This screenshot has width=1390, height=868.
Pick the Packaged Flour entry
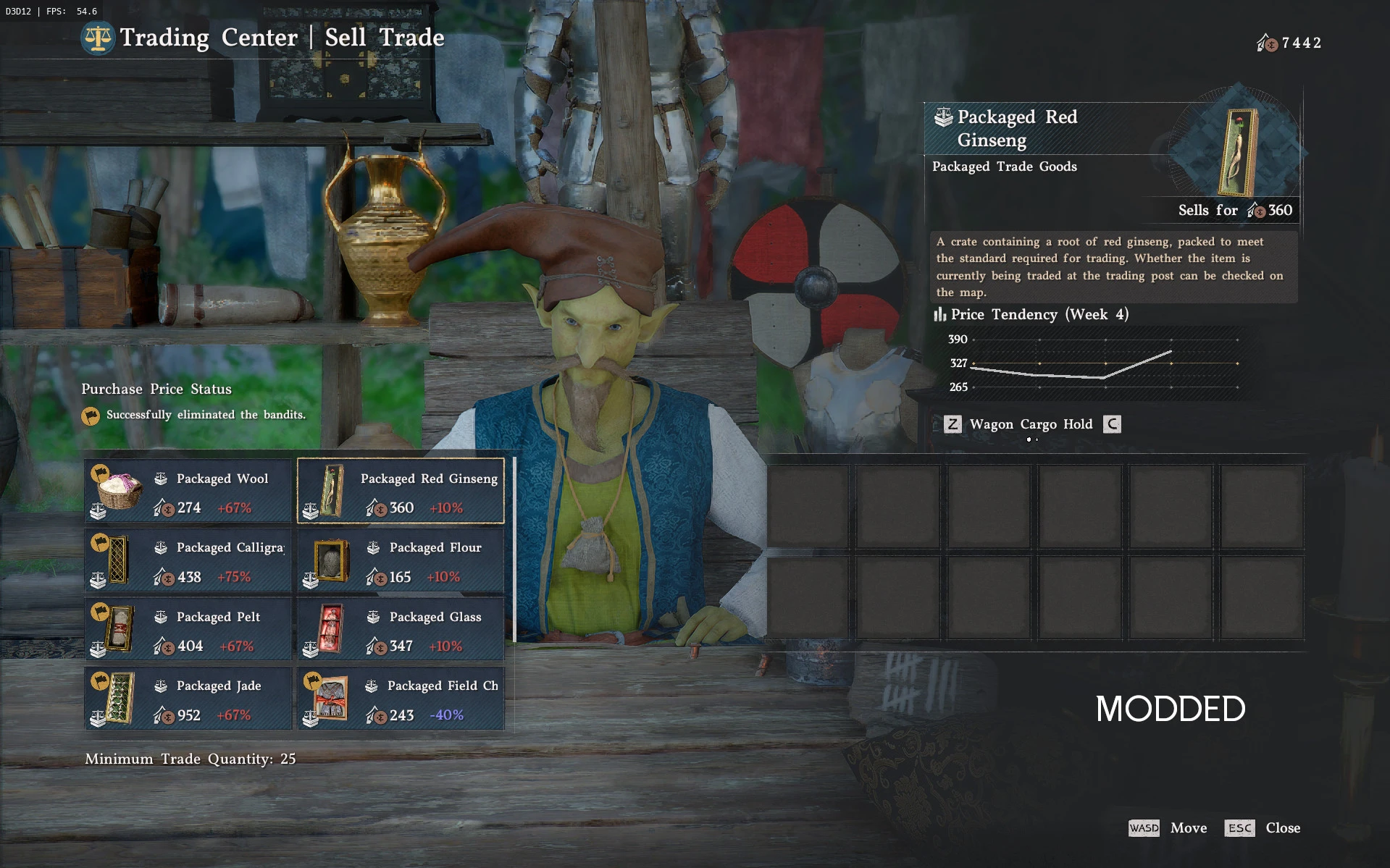[401, 560]
